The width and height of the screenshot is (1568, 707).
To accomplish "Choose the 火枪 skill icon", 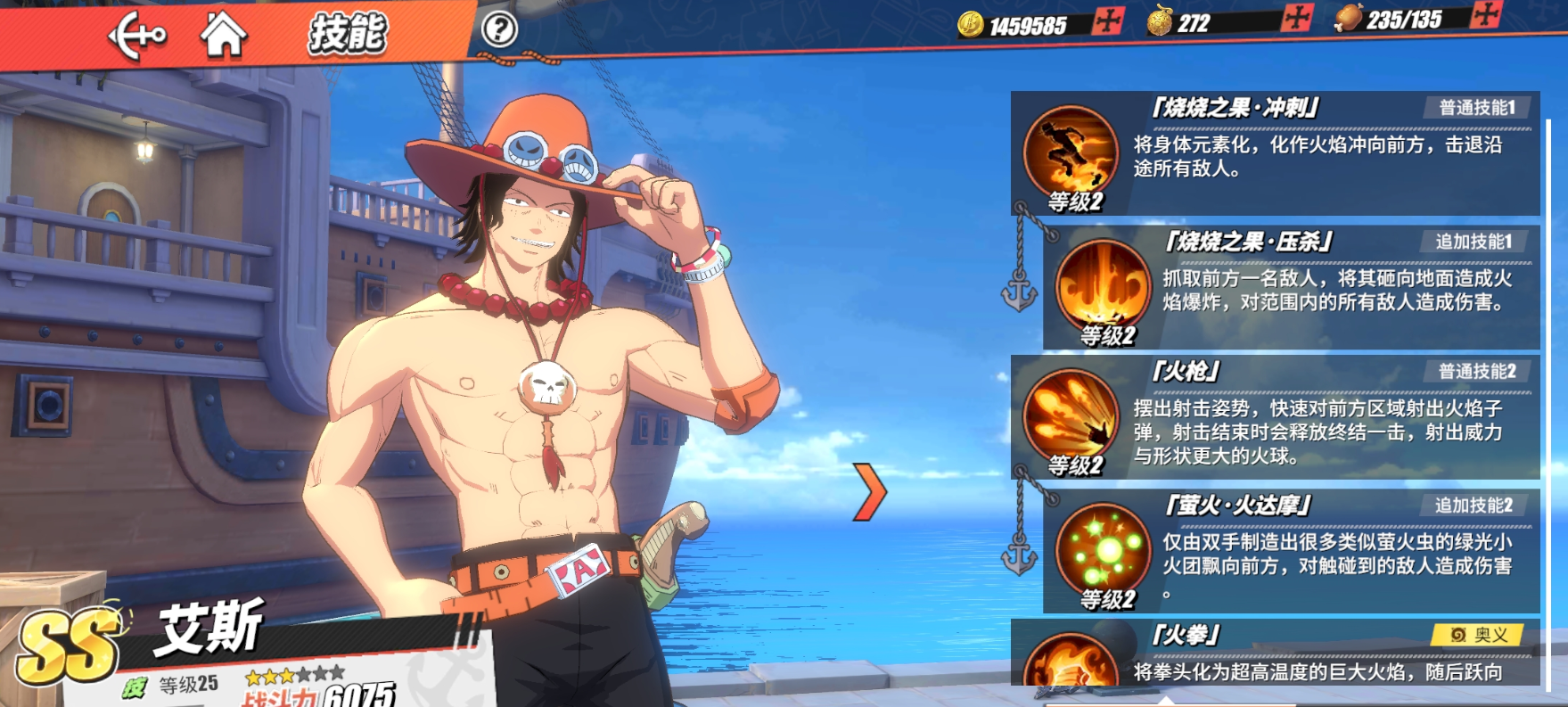I will click(x=1071, y=416).
